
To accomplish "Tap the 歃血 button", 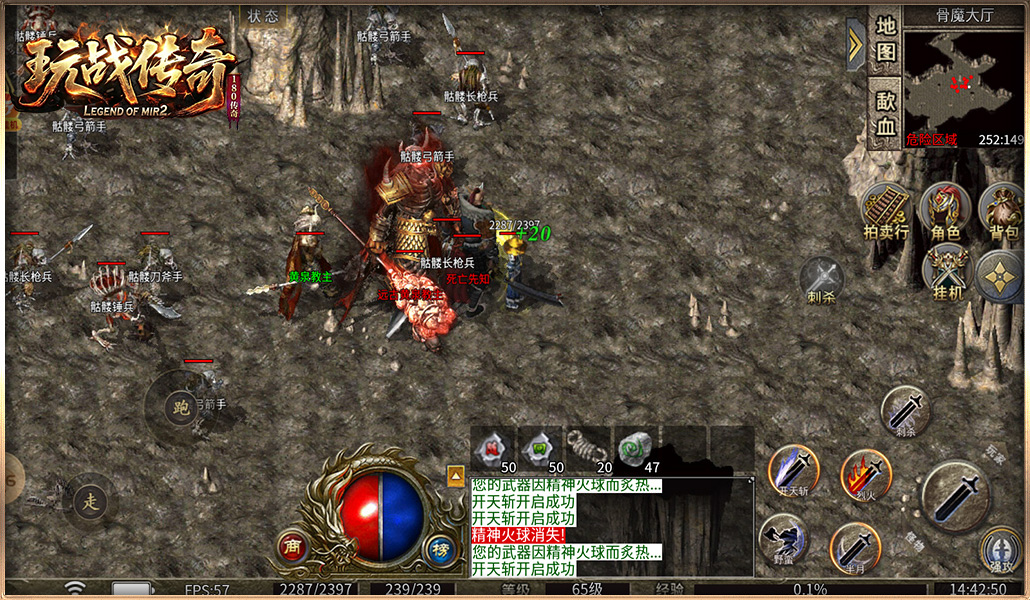I will point(885,113).
